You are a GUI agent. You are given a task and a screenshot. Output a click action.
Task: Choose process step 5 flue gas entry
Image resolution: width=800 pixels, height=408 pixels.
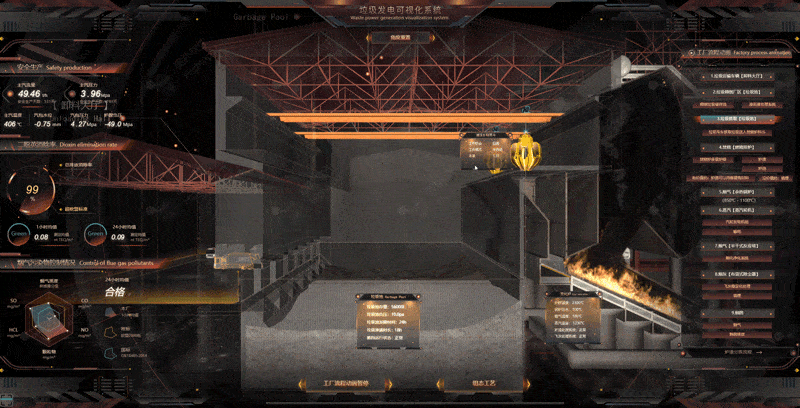(x=733, y=191)
